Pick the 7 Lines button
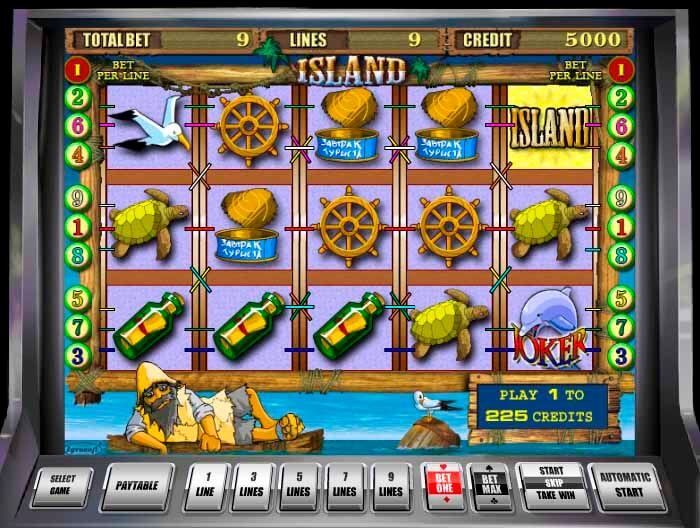The height and width of the screenshot is (528, 700). click(x=345, y=486)
